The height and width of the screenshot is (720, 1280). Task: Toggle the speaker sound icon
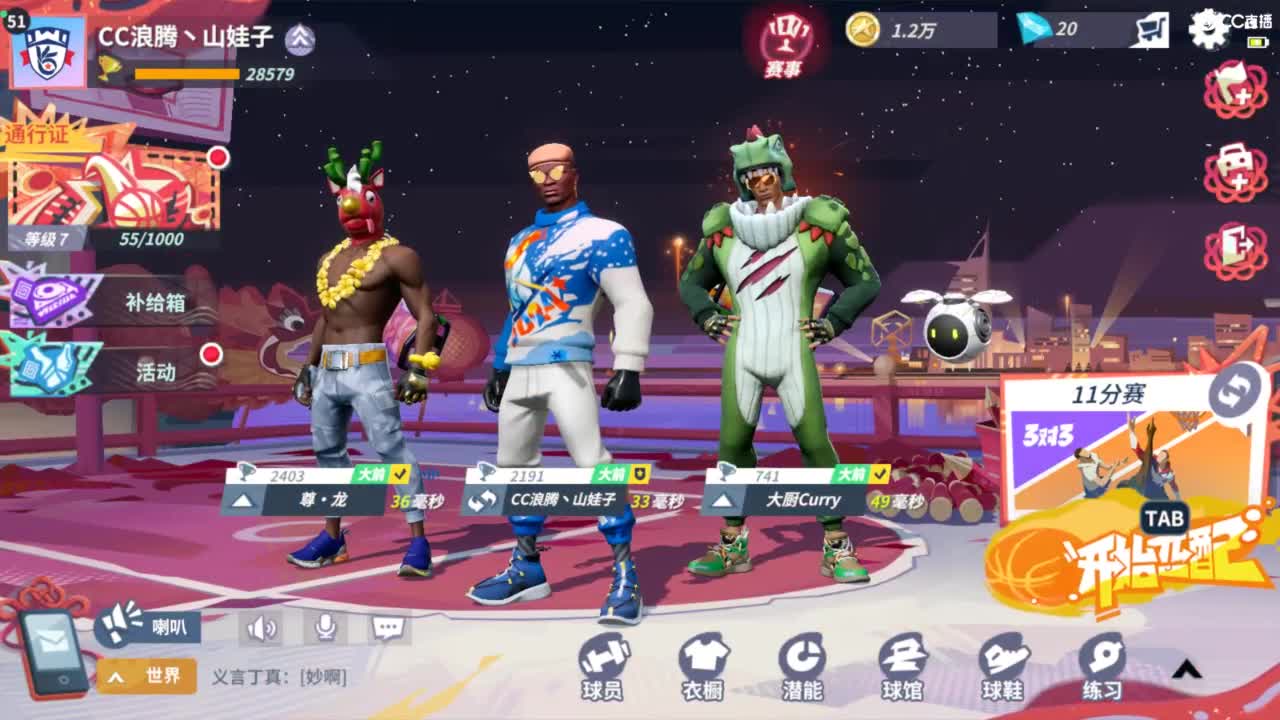(261, 628)
